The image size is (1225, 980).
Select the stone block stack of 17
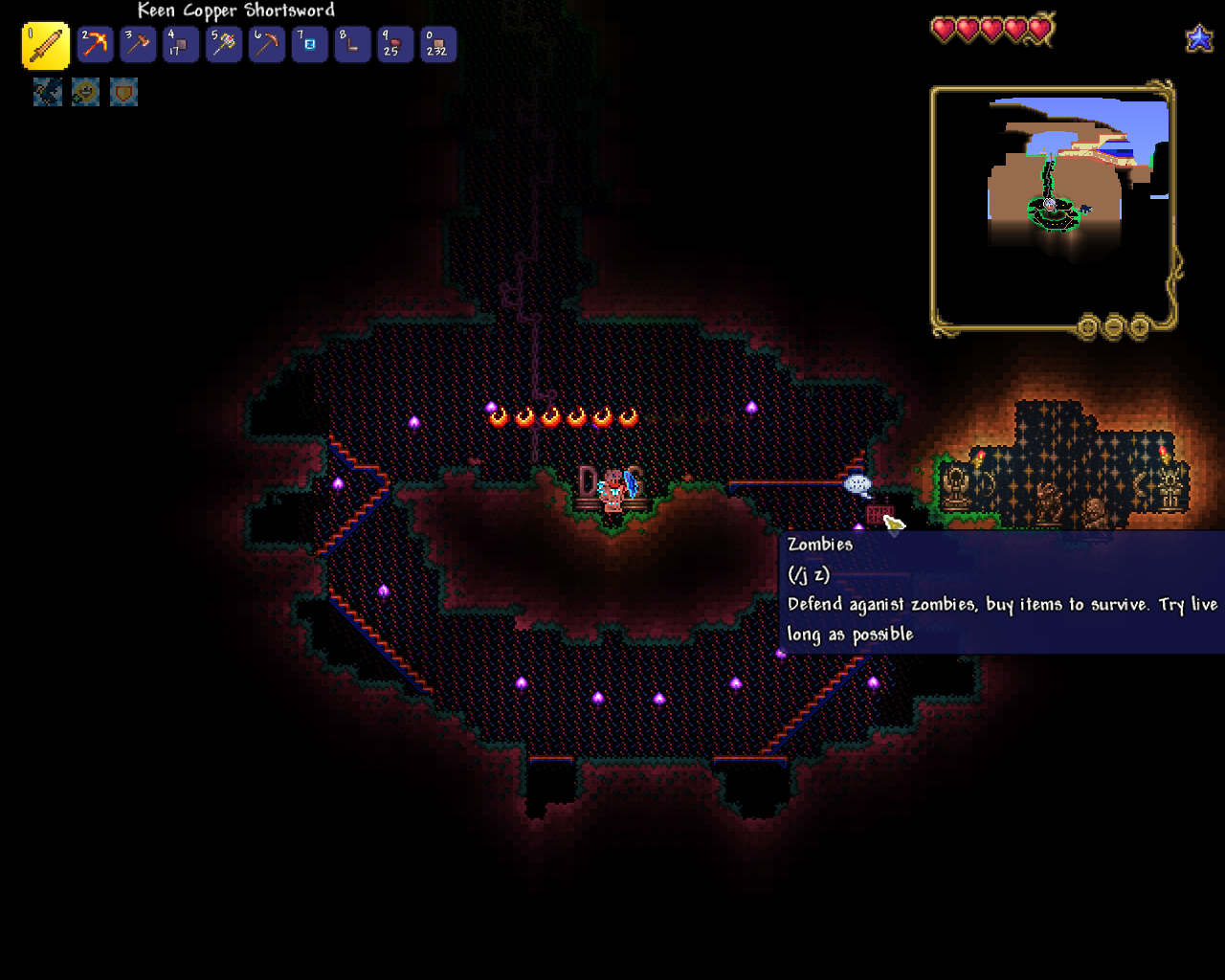click(x=181, y=45)
